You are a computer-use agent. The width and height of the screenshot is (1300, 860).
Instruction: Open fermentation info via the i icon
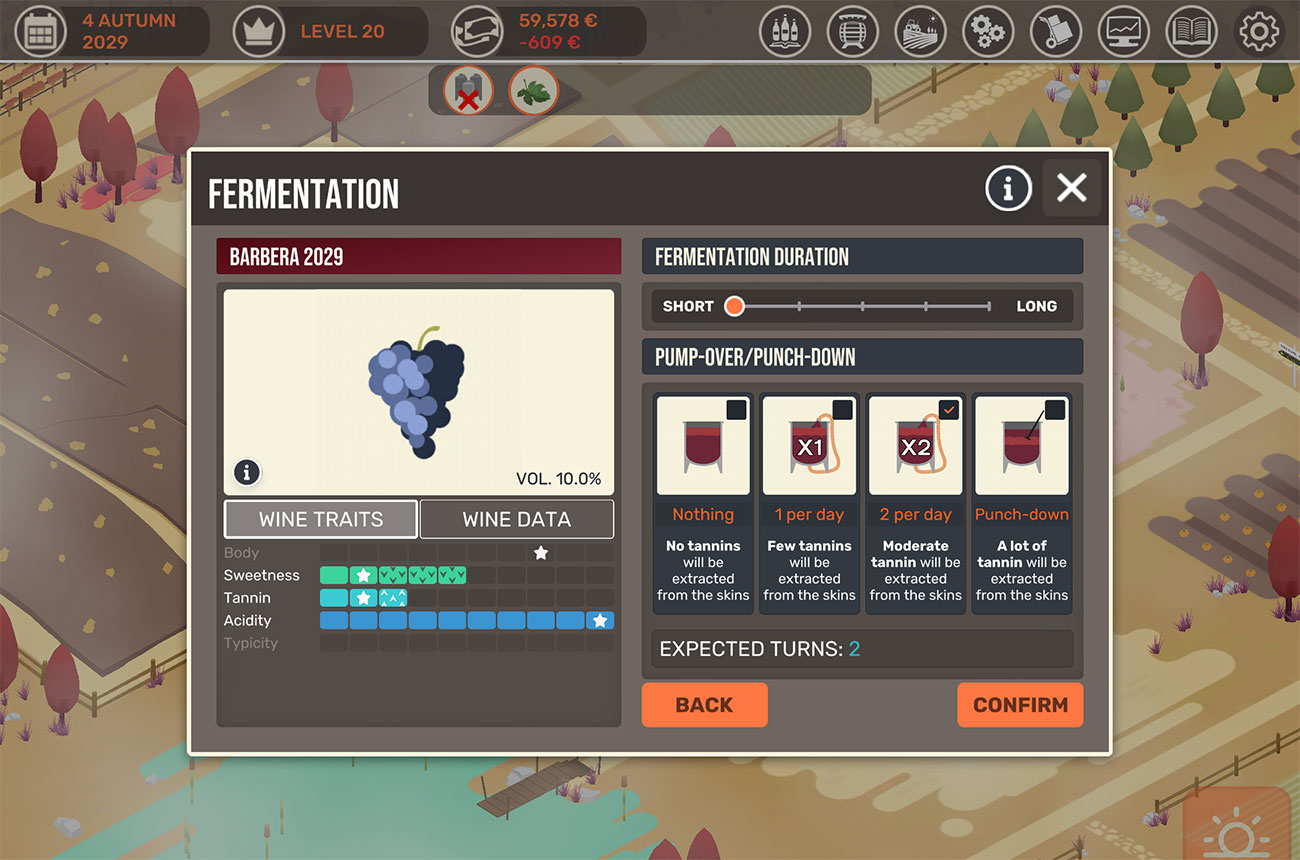[x=1007, y=188]
